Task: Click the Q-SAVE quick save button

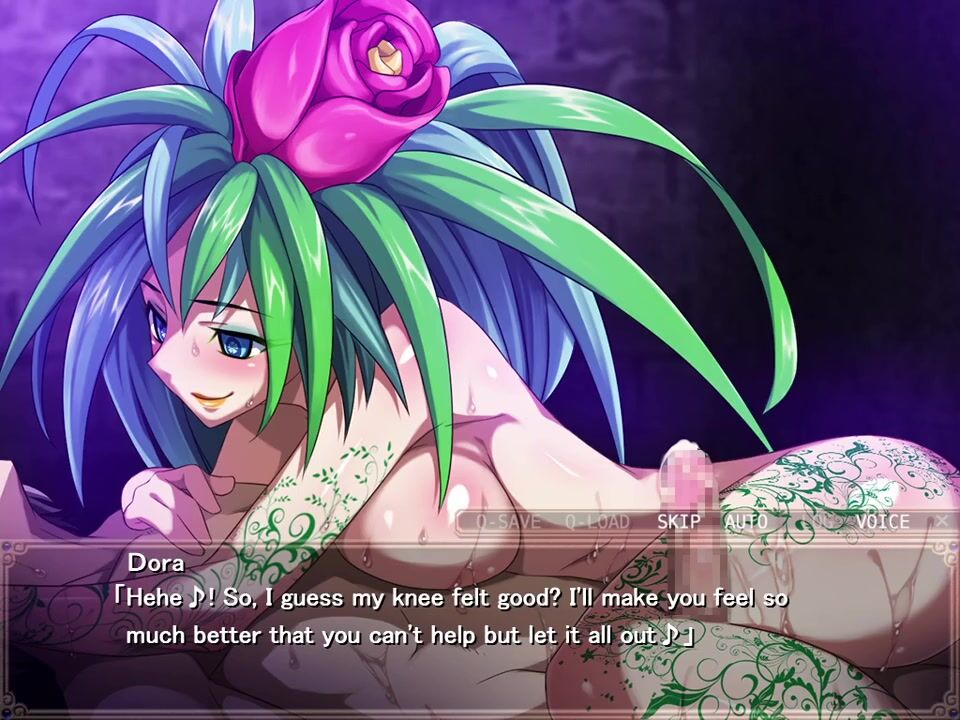Action: point(508,522)
